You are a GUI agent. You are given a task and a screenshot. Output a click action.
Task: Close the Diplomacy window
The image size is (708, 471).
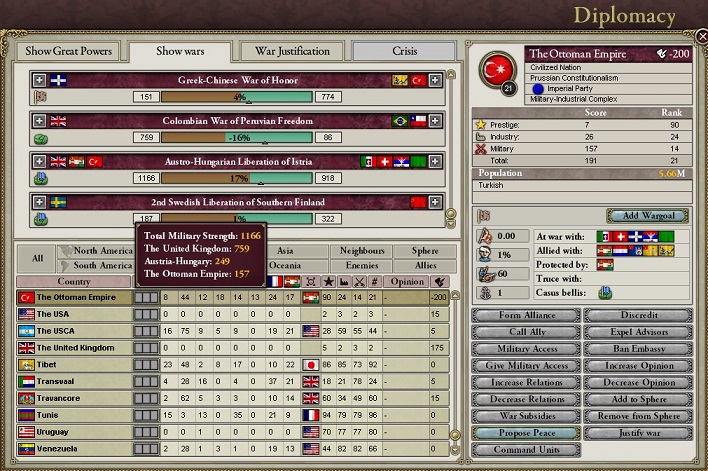click(x=701, y=36)
